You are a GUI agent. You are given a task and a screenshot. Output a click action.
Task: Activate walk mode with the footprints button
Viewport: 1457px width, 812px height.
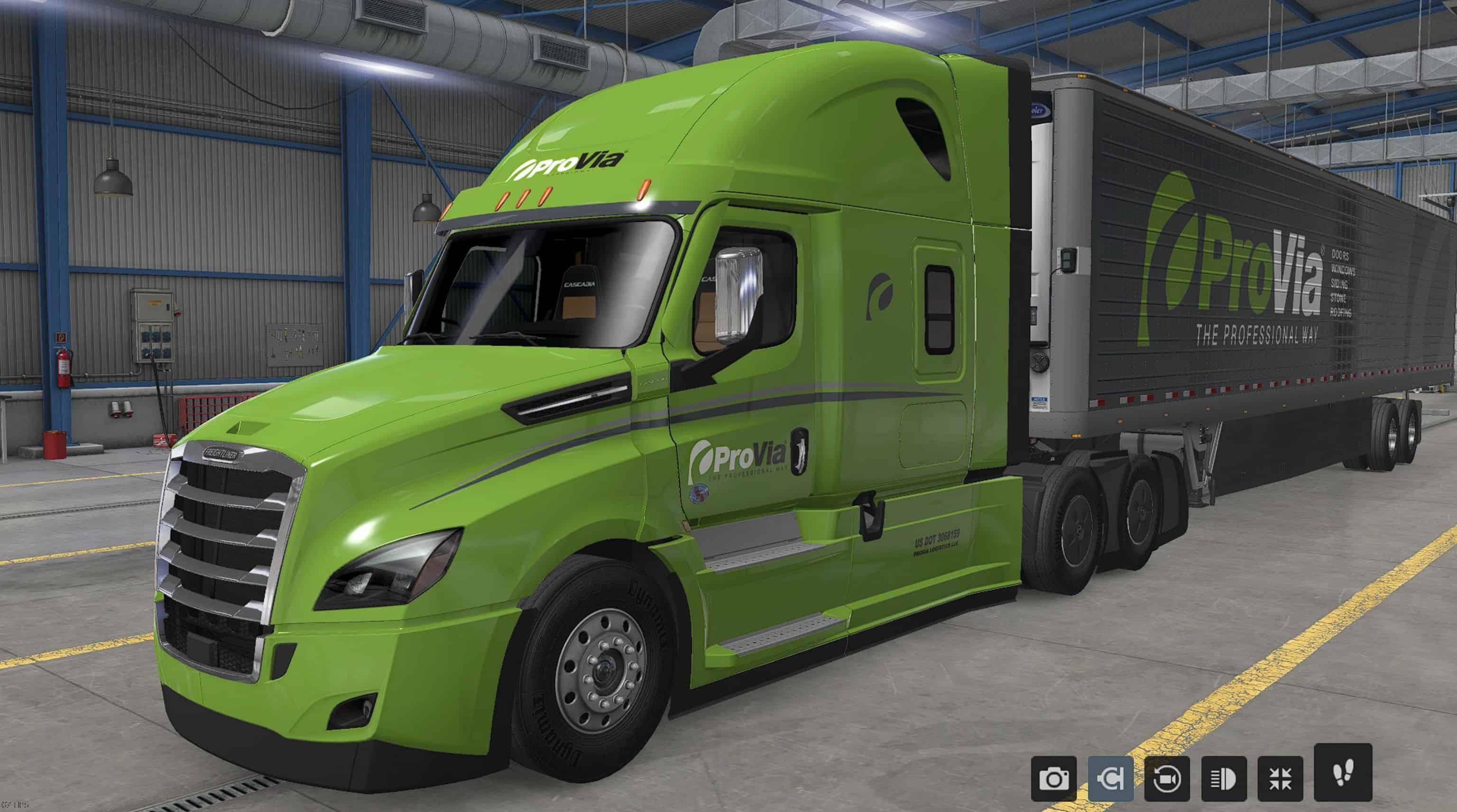1342,772
